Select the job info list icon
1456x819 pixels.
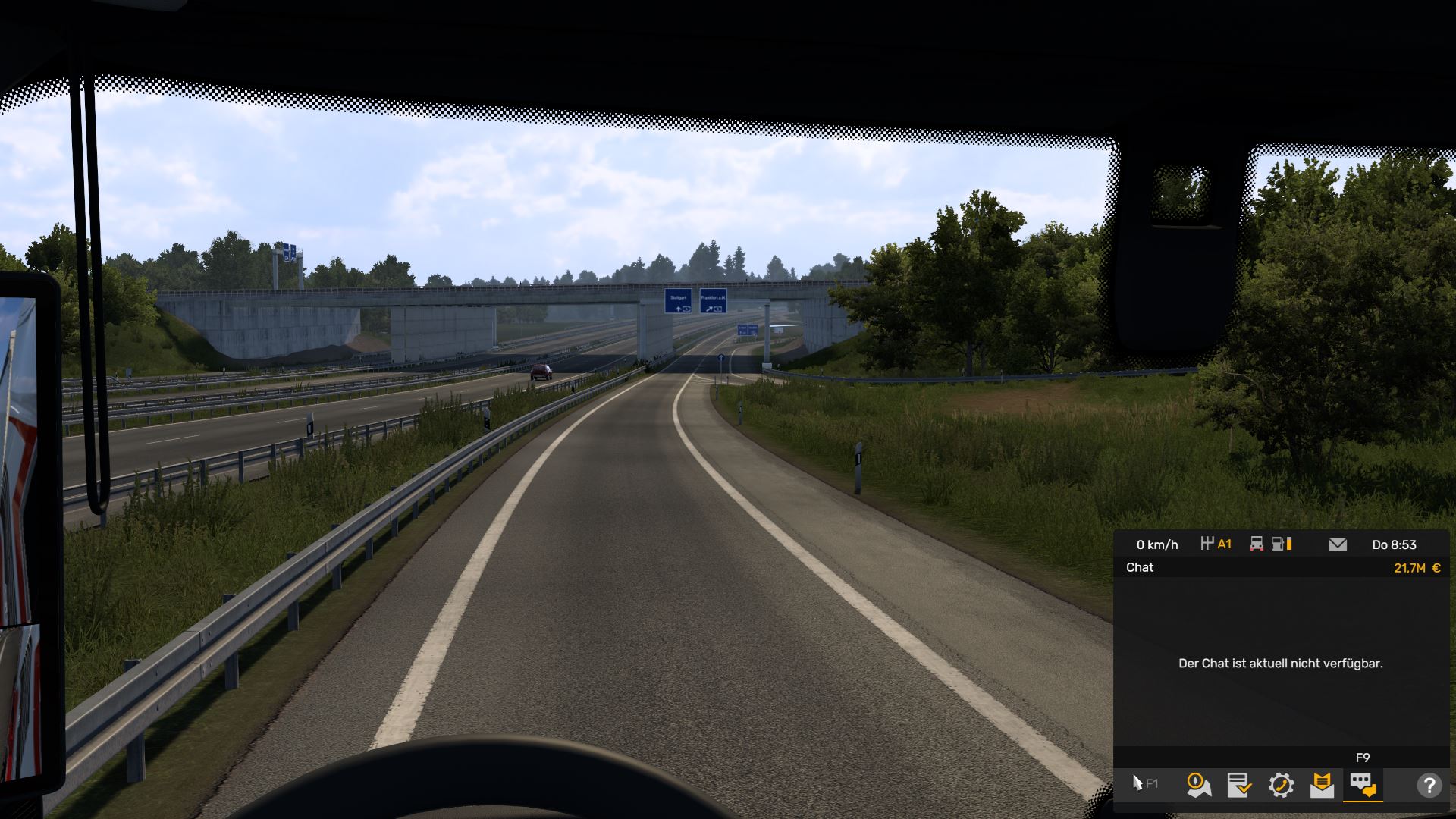point(1239,785)
